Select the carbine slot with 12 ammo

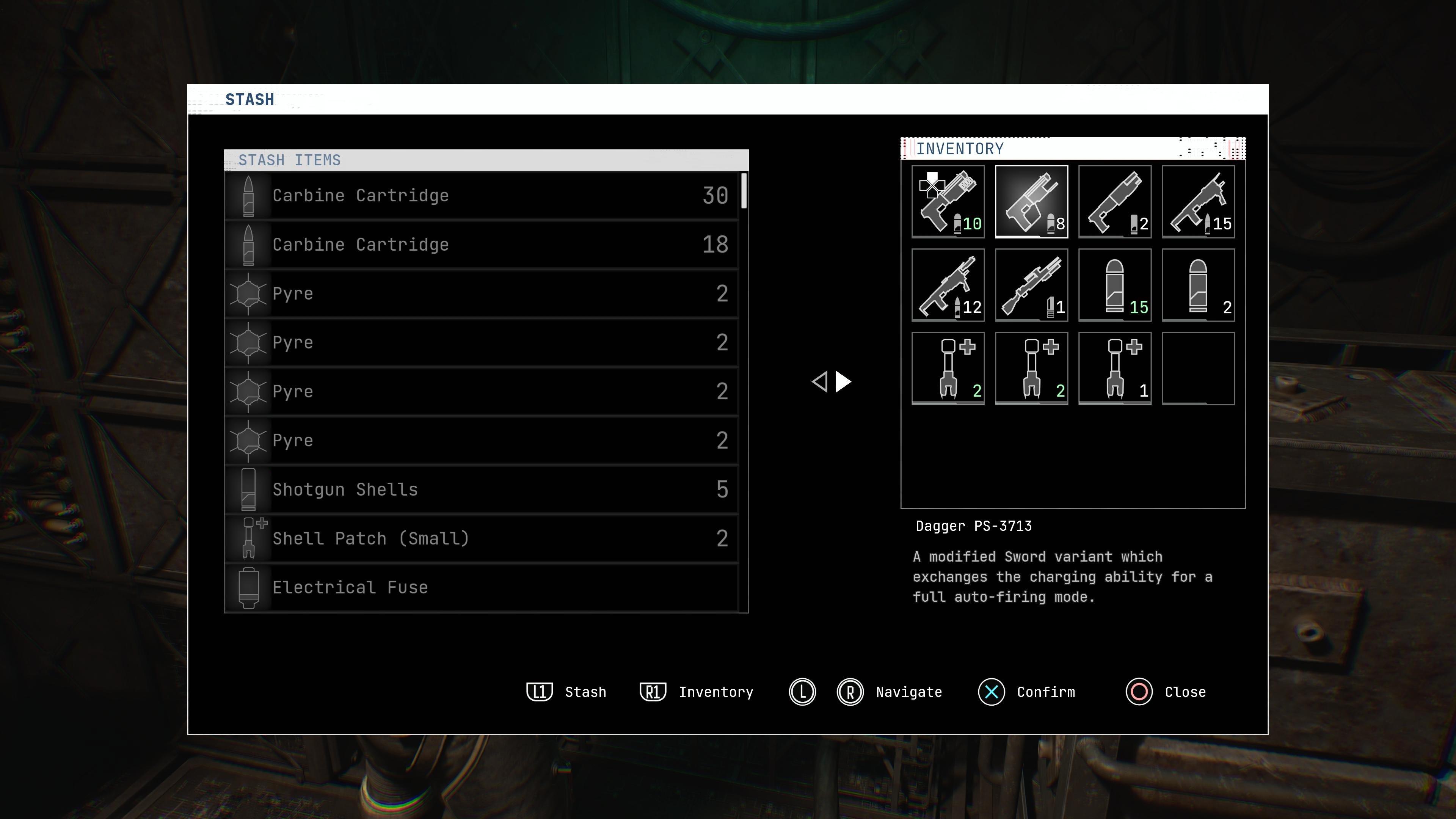(948, 285)
